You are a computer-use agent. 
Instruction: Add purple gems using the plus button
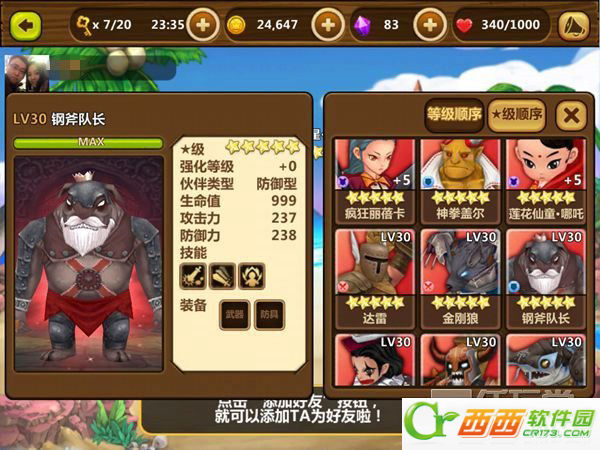click(x=429, y=24)
